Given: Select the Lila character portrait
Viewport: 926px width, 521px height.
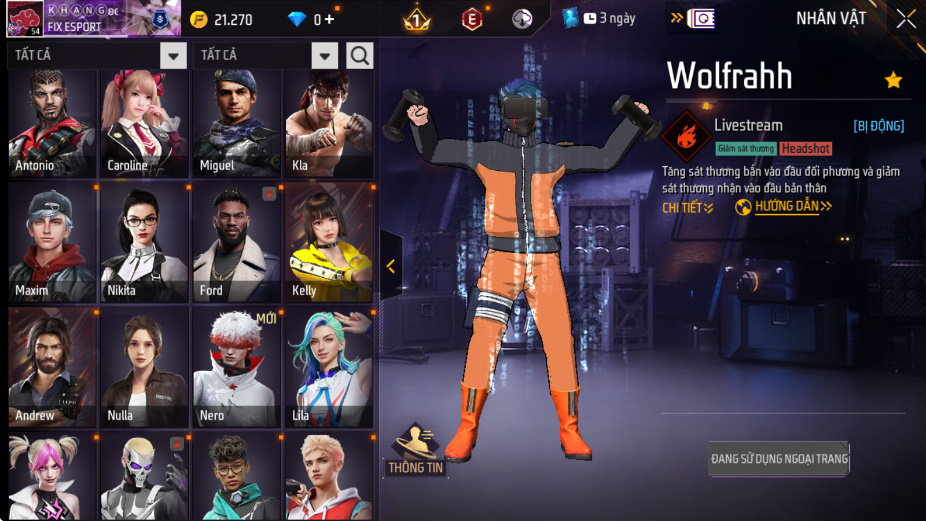Looking at the screenshot, I should [329, 368].
